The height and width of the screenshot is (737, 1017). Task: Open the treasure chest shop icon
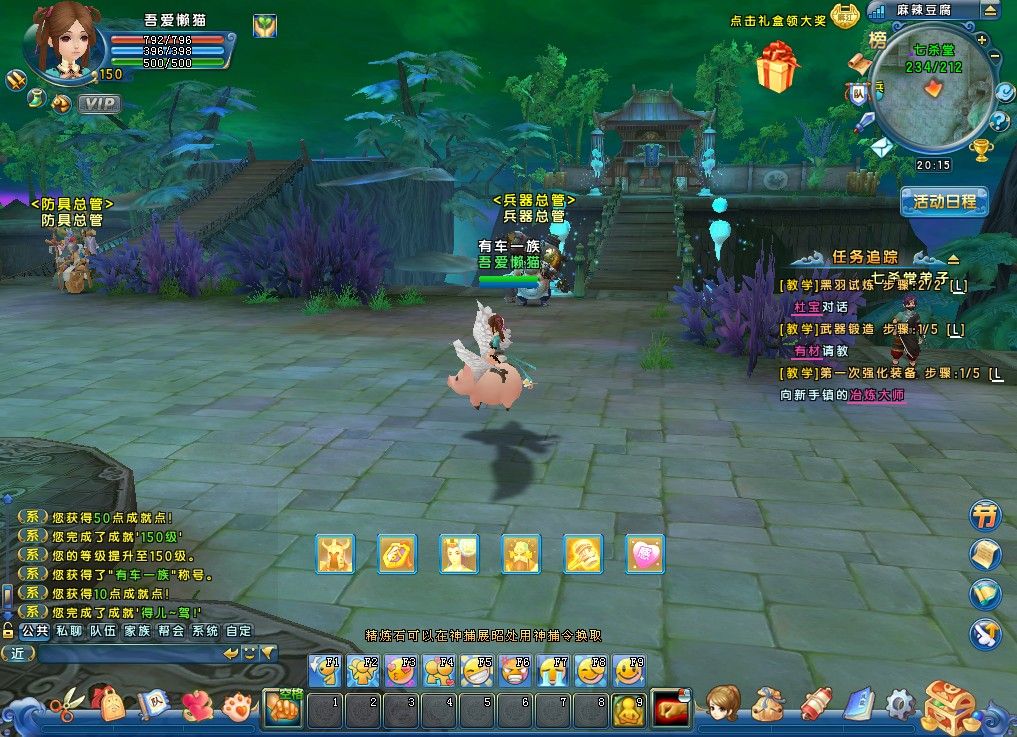(949, 705)
